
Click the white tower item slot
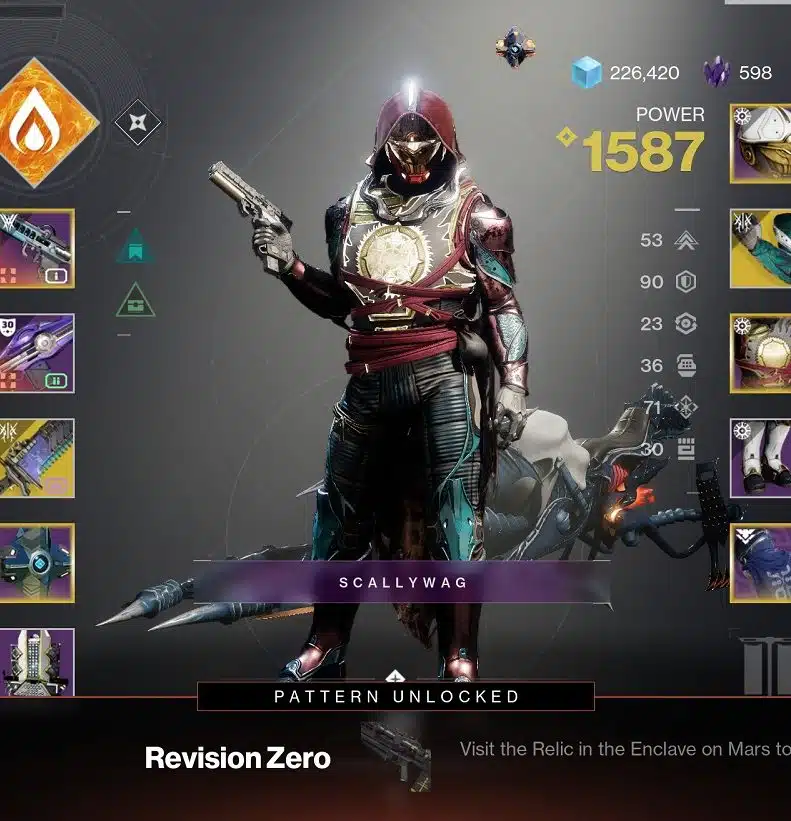pyautogui.click(x=36, y=660)
